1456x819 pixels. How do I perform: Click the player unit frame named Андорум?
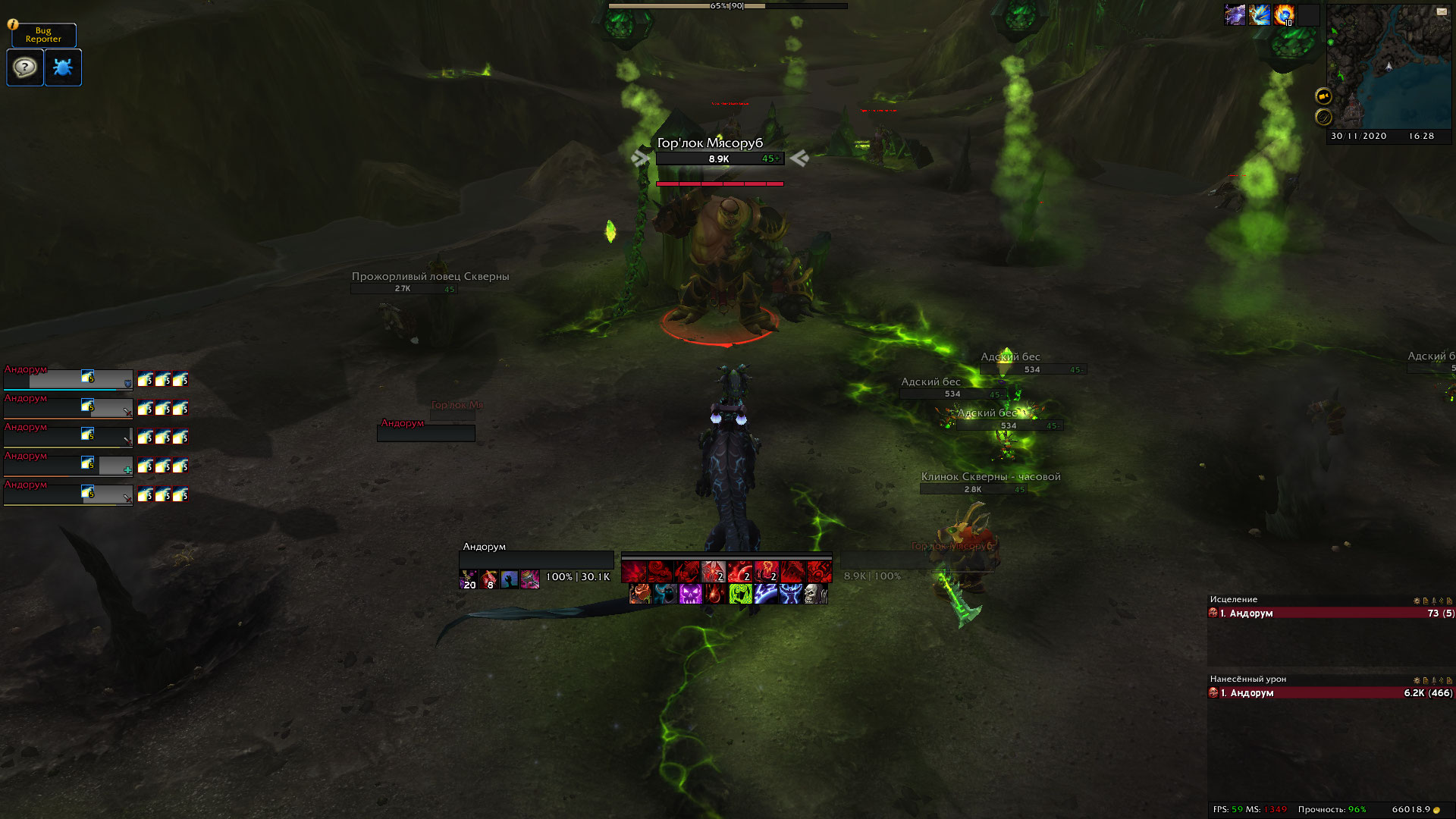click(536, 560)
